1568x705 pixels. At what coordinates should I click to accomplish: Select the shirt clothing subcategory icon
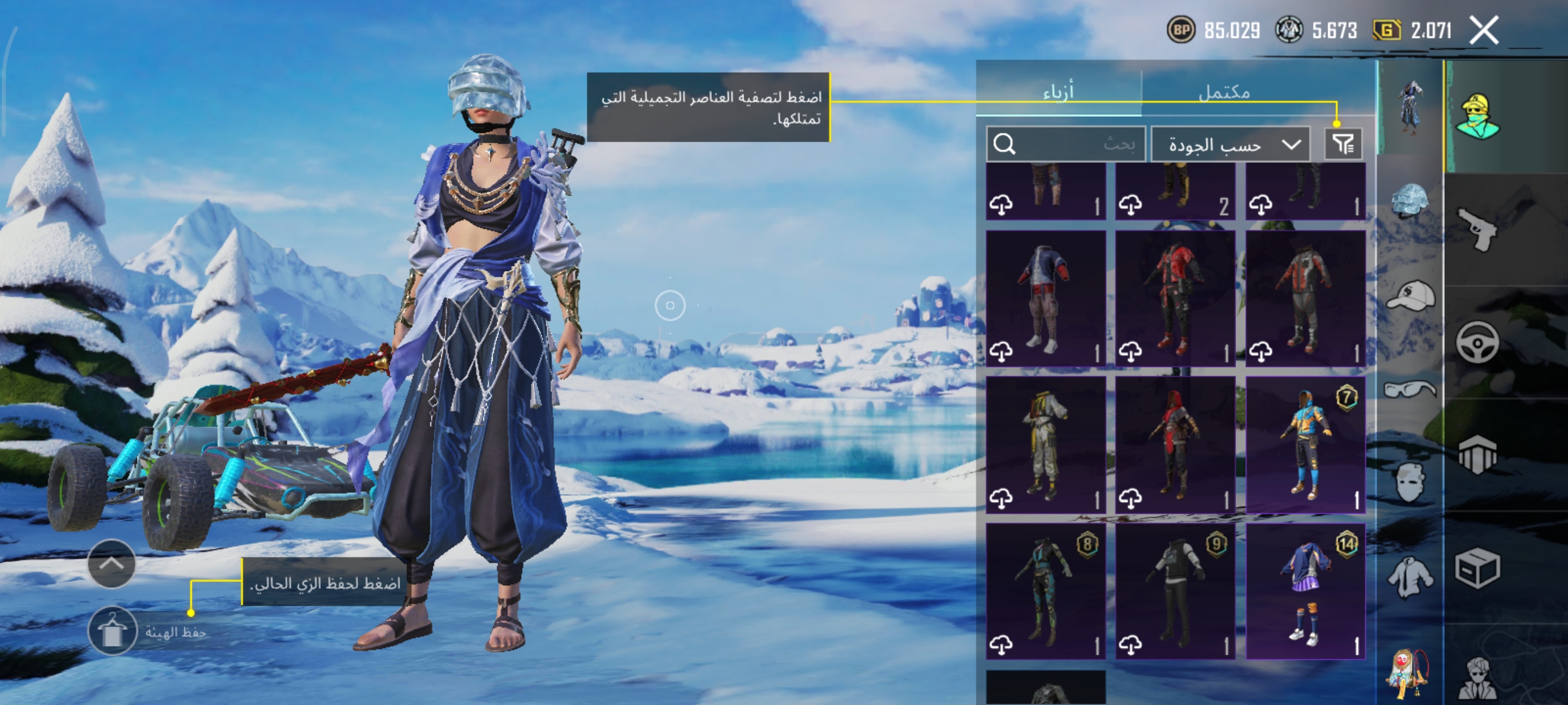pos(1409,576)
